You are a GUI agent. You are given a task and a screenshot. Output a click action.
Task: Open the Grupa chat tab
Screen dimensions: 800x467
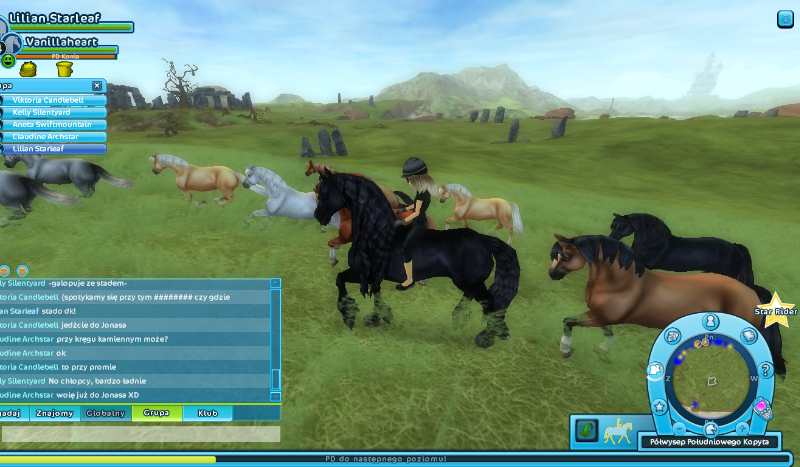click(156, 412)
